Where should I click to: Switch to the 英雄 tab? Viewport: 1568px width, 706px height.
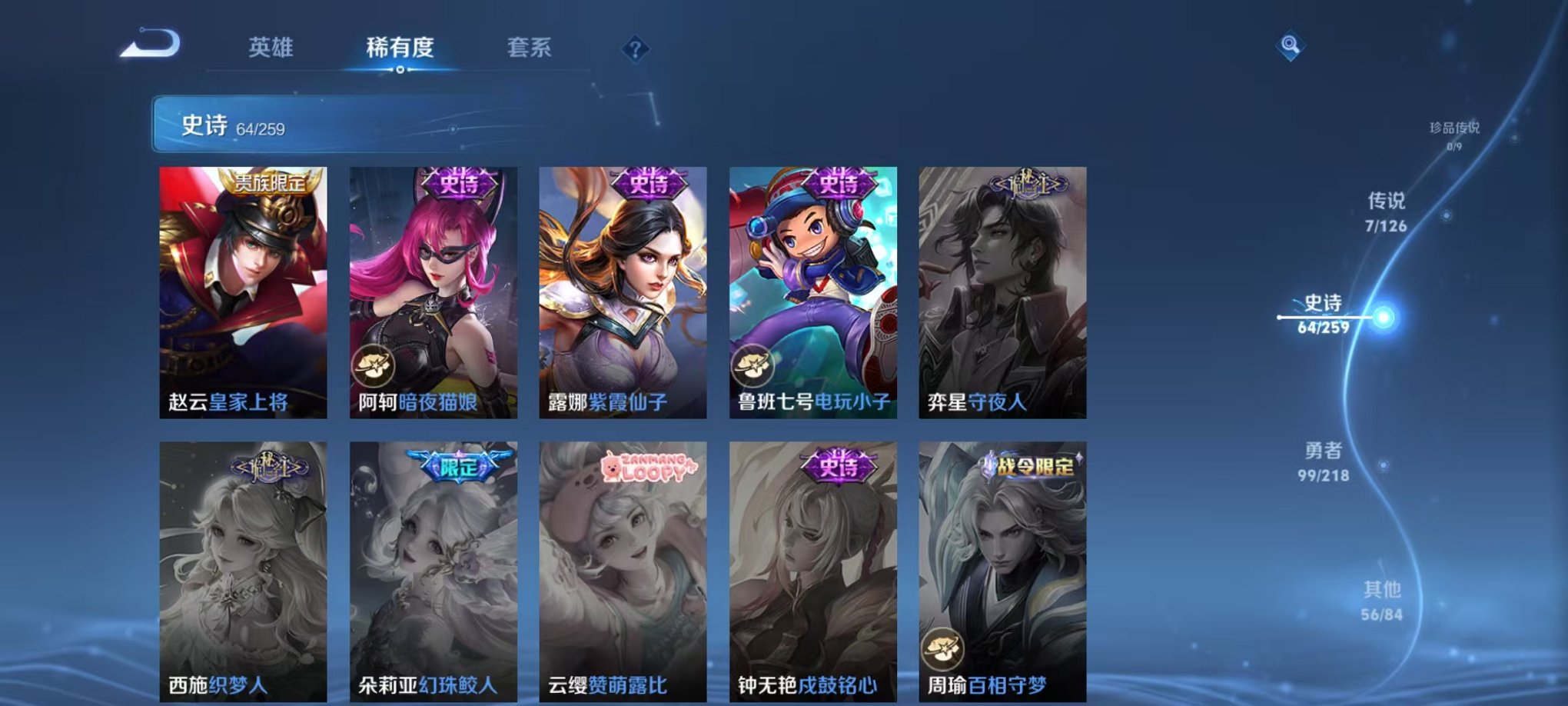274,46
